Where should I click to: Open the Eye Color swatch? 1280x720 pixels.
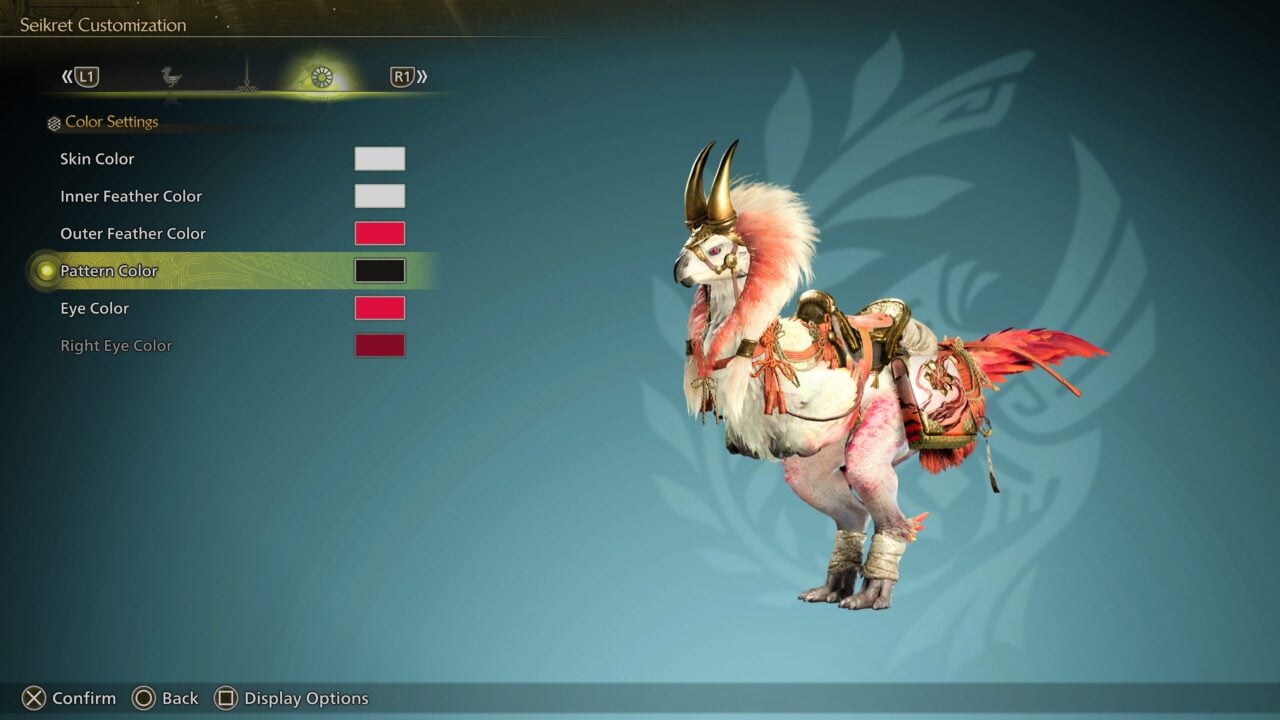(x=380, y=308)
